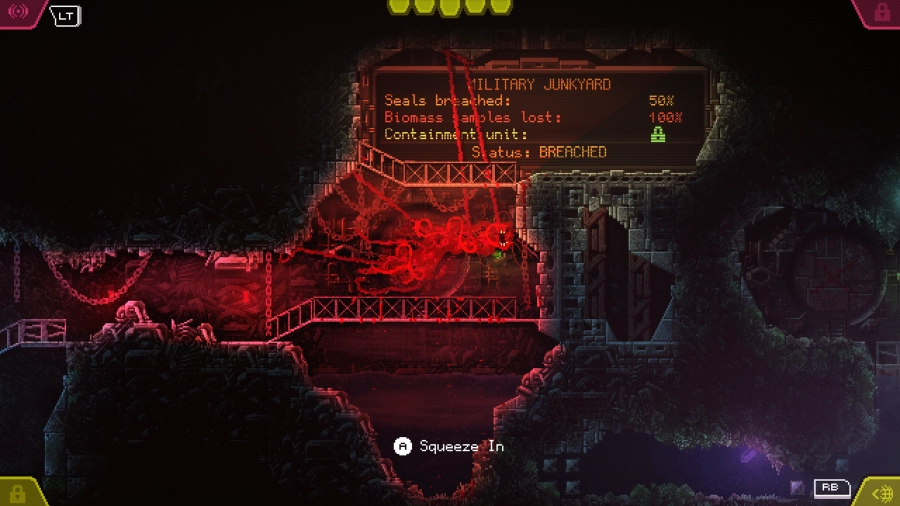The width and height of the screenshot is (900, 506).
Task: Activate the yellow web ability icon
Action: pyautogui.click(x=882, y=493)
